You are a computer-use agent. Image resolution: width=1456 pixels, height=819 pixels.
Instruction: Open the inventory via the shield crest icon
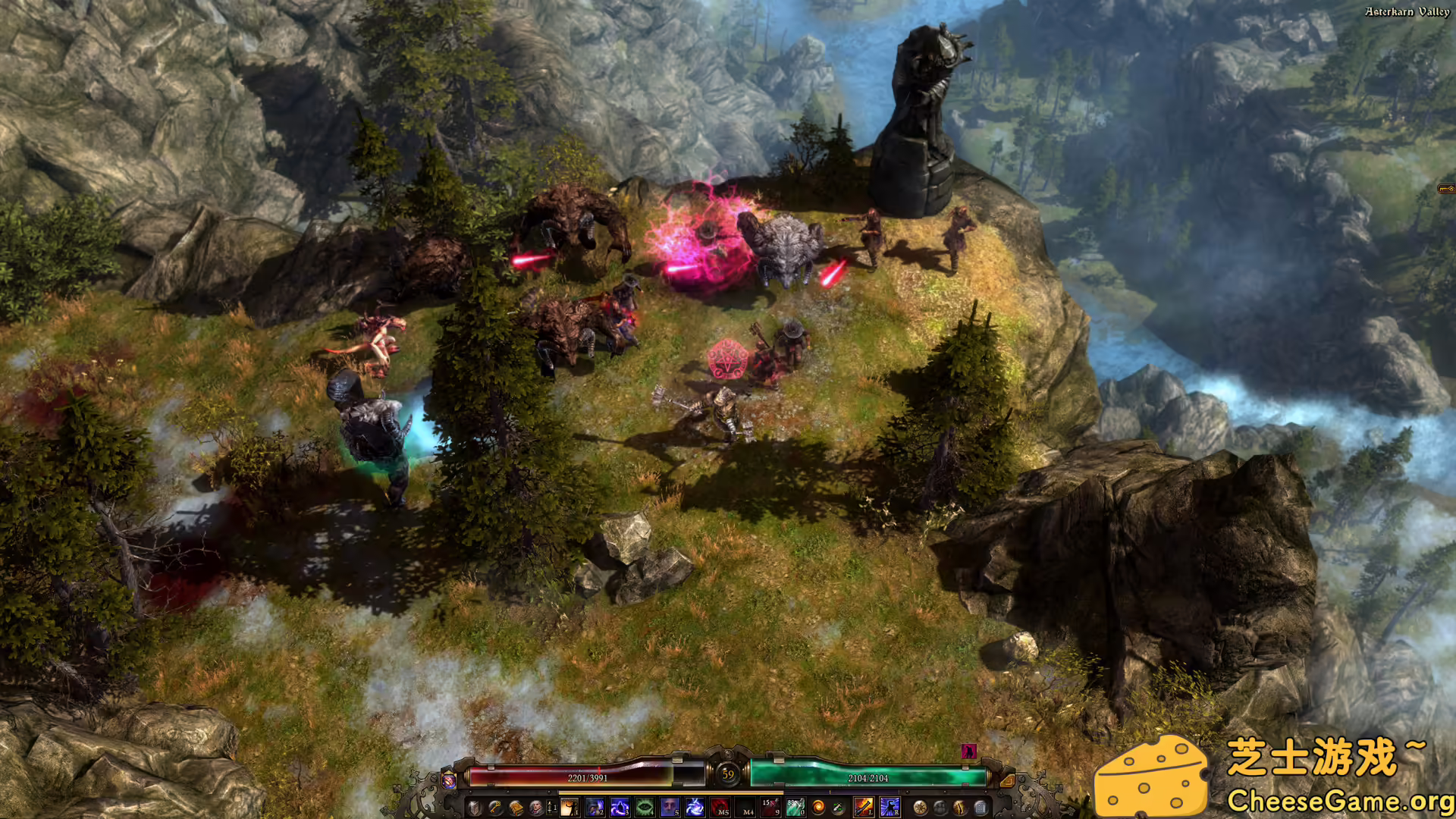point(474,808)
